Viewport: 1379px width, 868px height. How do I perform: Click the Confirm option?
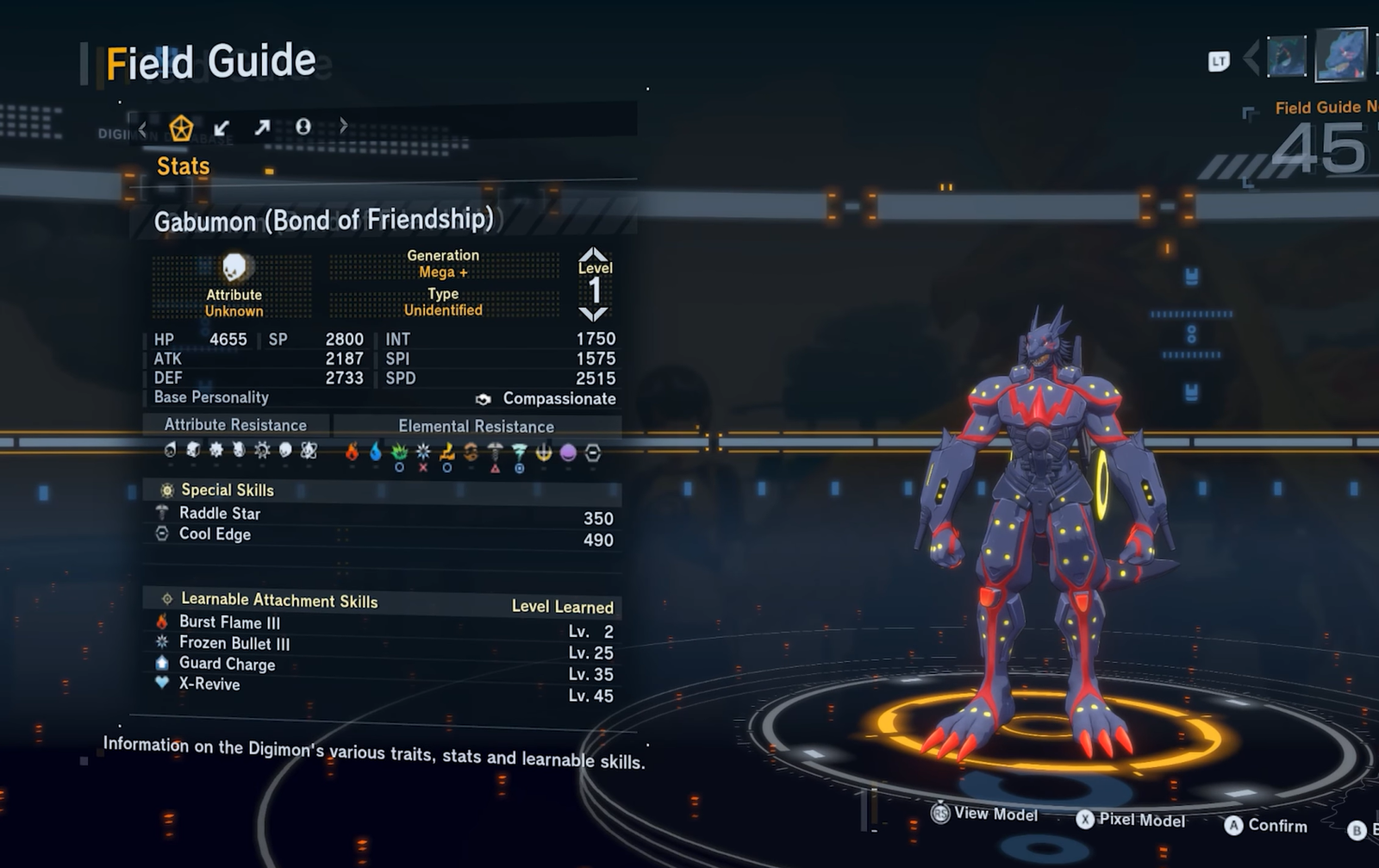[1265, 826]
